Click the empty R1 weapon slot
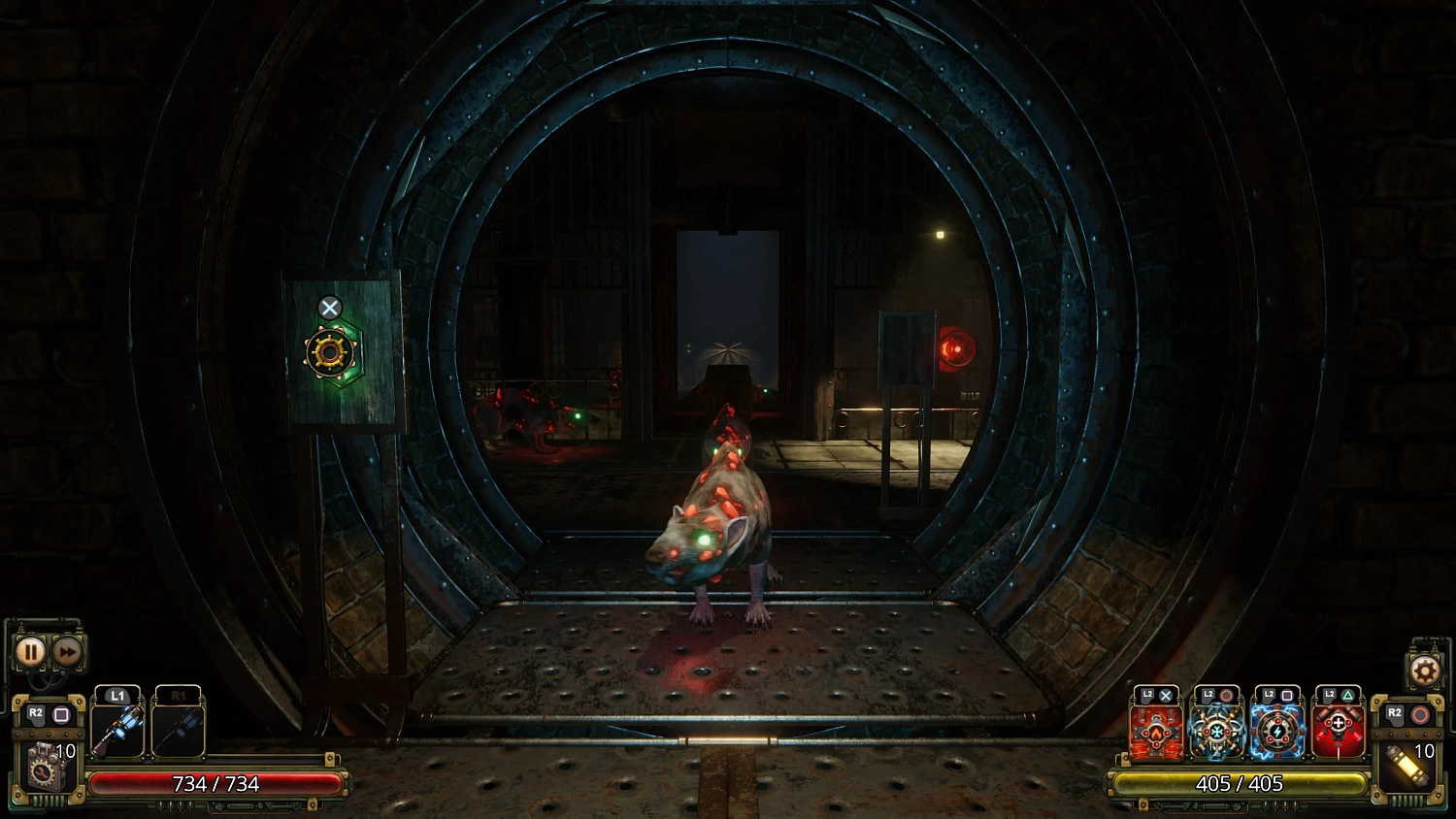This screenshot has width=1456, height=819. tap(179, 728)
